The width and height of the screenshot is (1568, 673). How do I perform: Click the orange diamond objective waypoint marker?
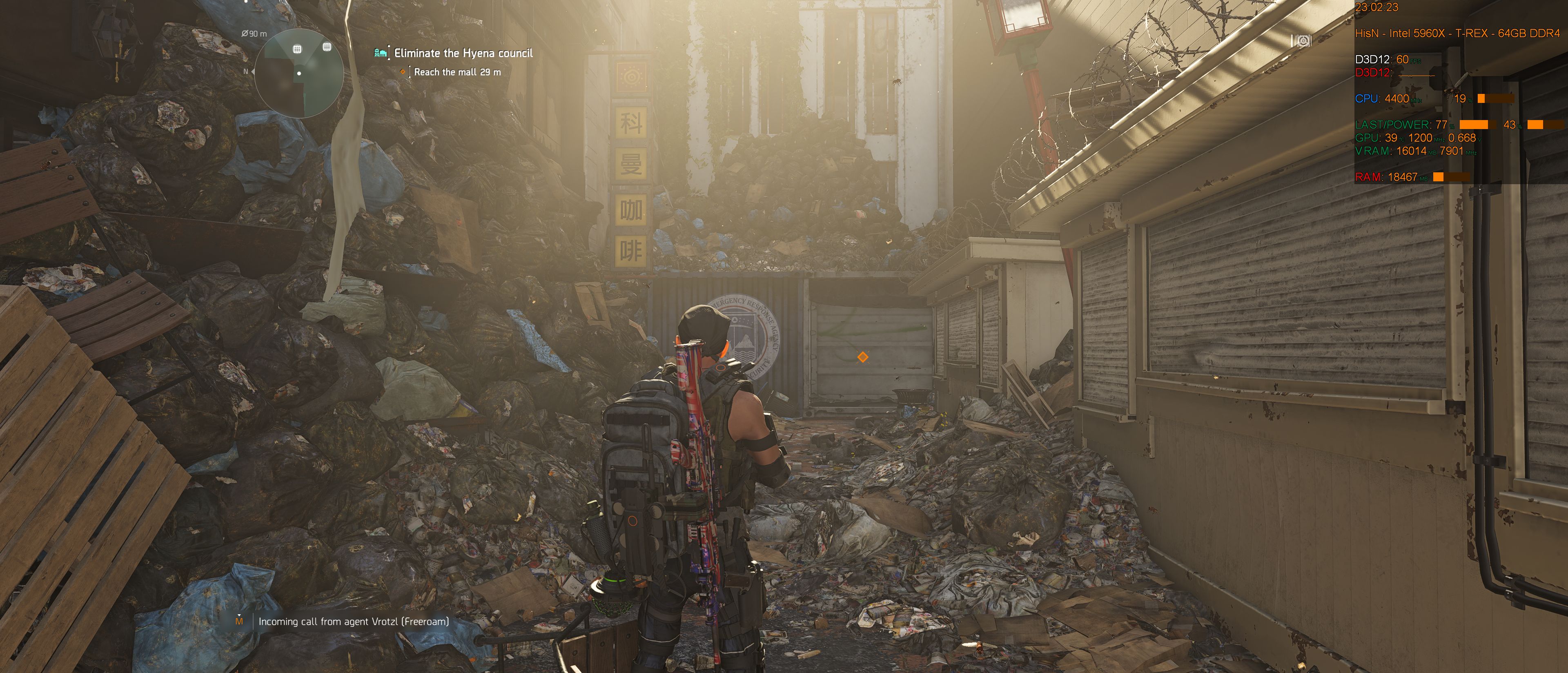click(x=862, y=357)
